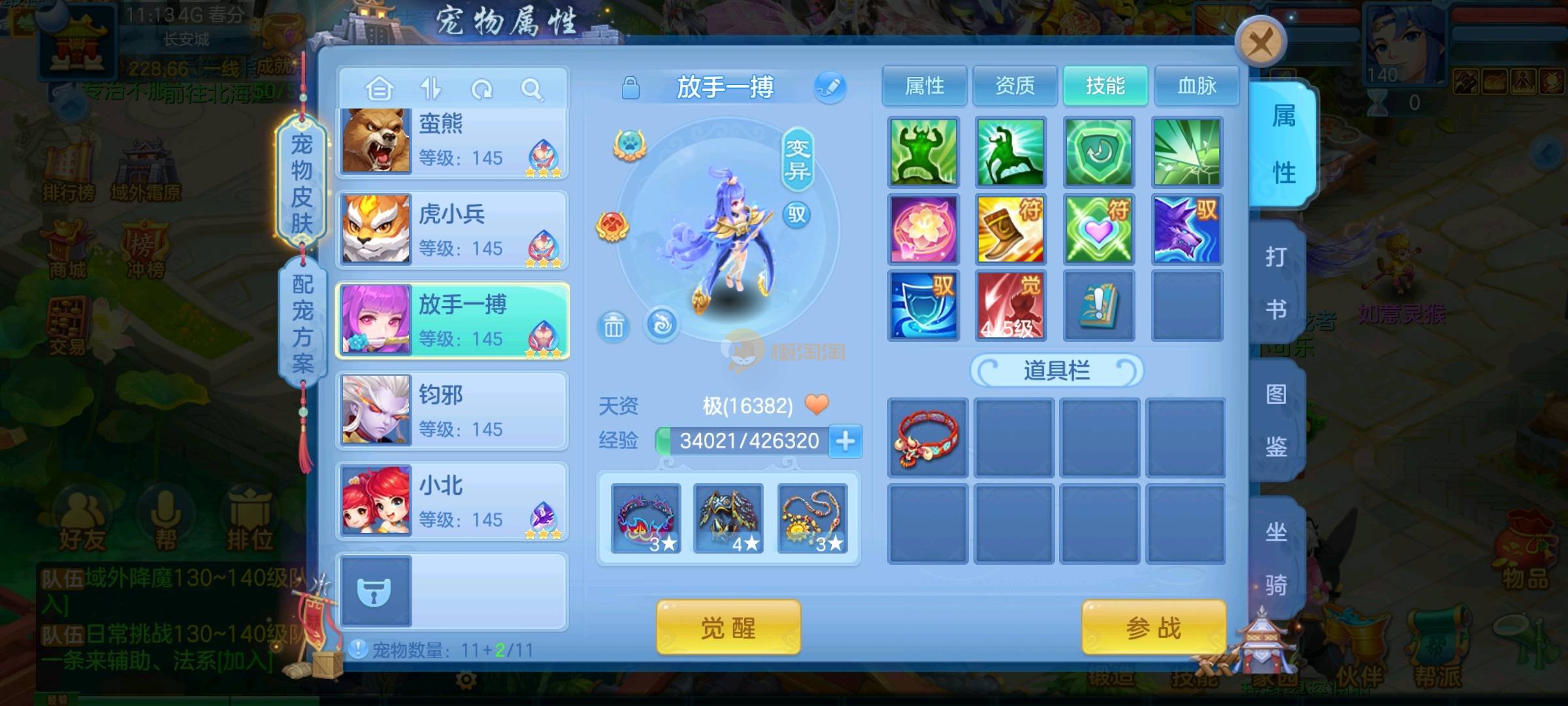Open the 打书 side tab
Viewport: 1568px width, 706px height.
point(1276,282)
